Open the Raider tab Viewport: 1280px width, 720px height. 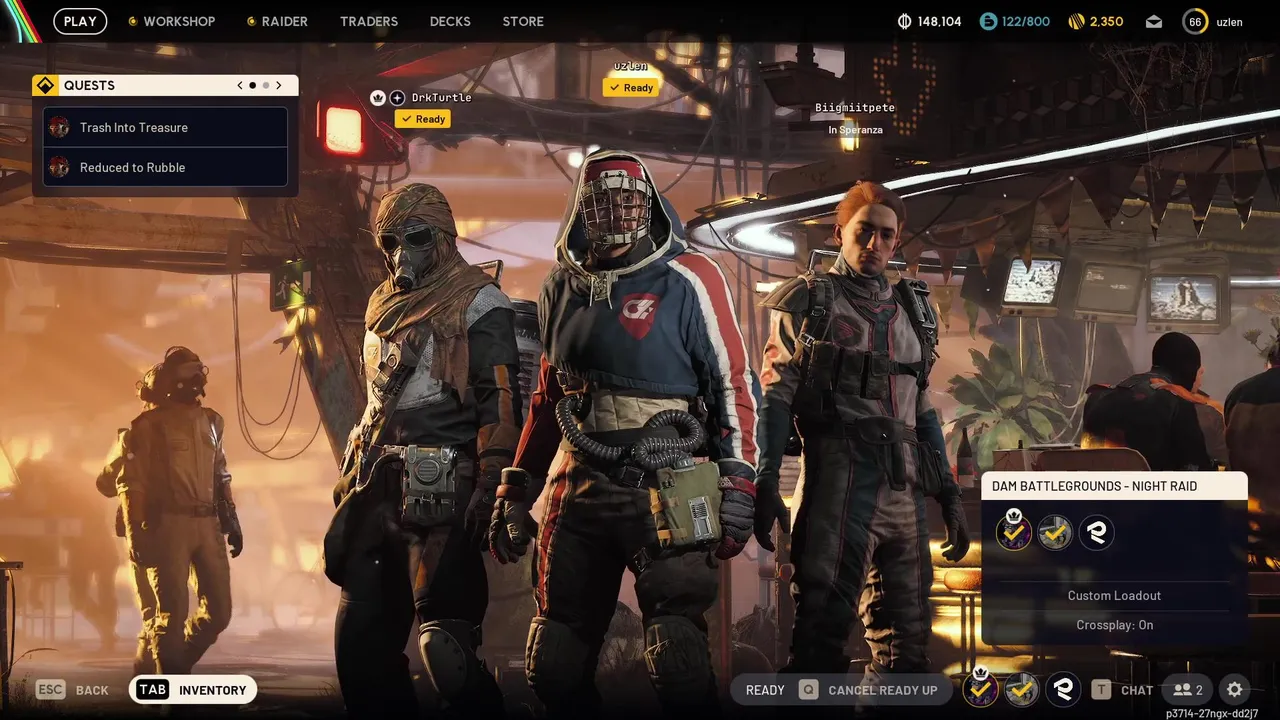click(278, 21)
